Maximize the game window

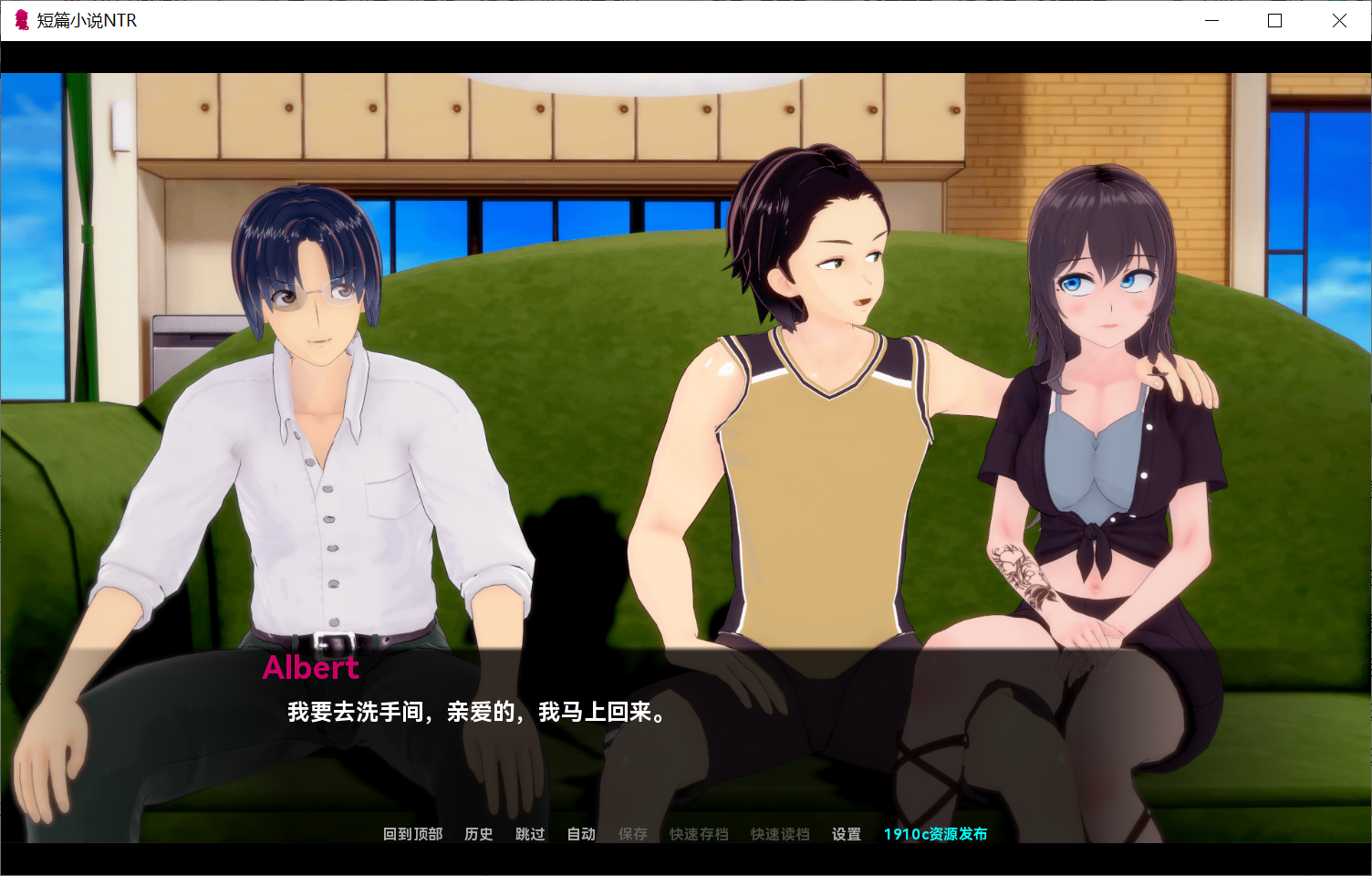[1275, 20]
